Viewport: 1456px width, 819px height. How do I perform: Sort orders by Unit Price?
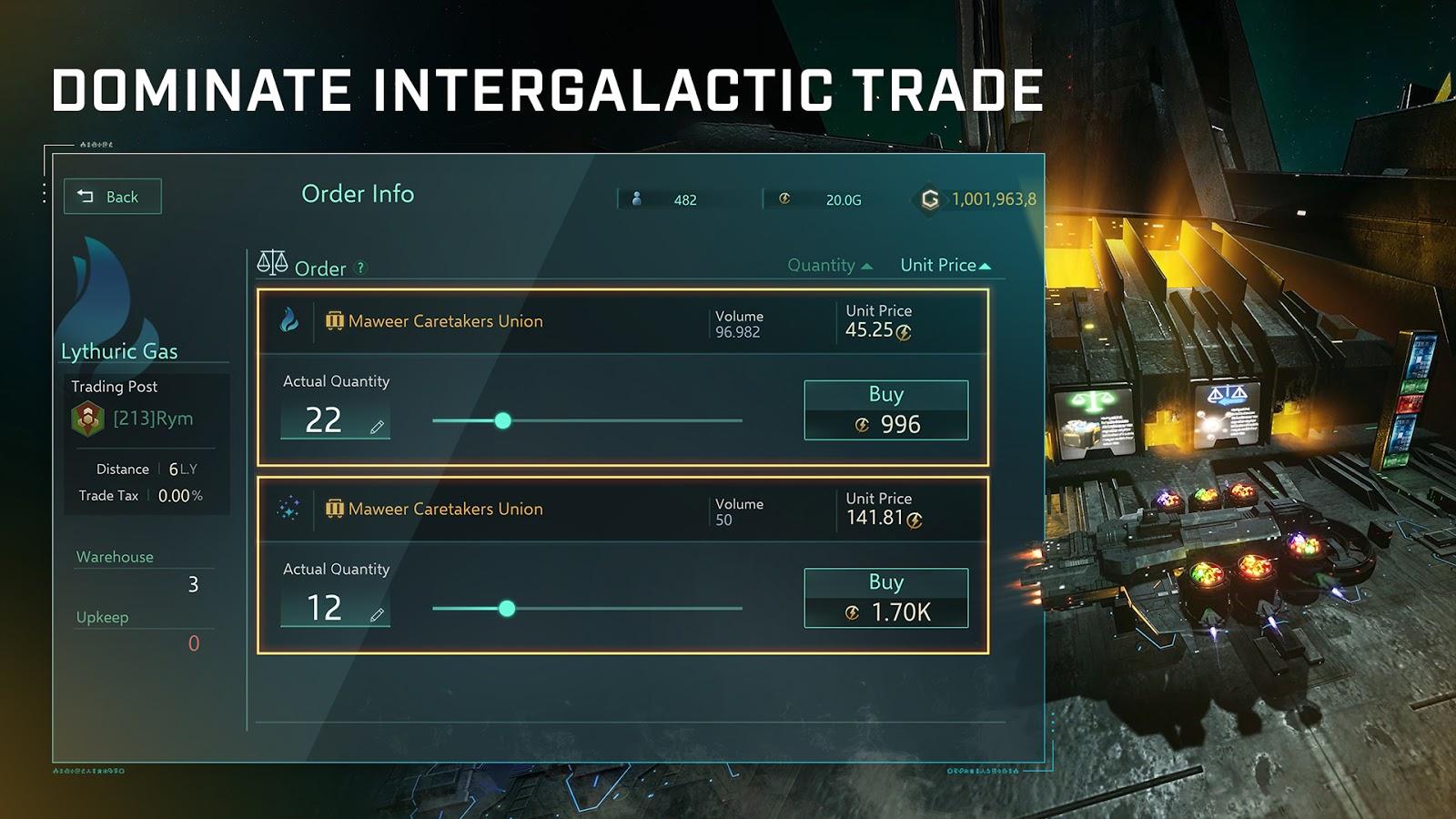click(945, 266)
